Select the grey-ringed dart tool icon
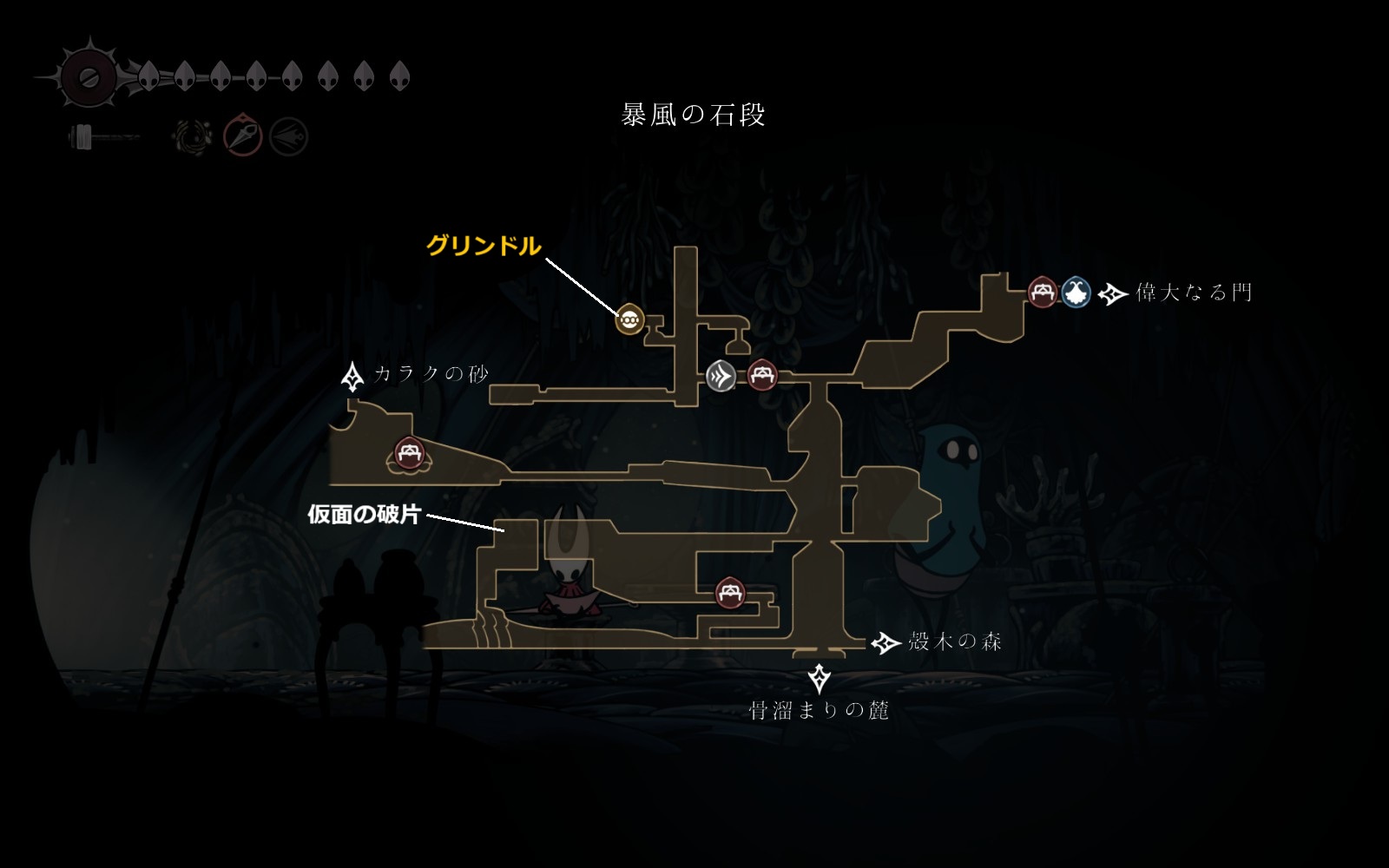Screen dimensions: 1389x868 pyautogui.click(x=288, y=136)
